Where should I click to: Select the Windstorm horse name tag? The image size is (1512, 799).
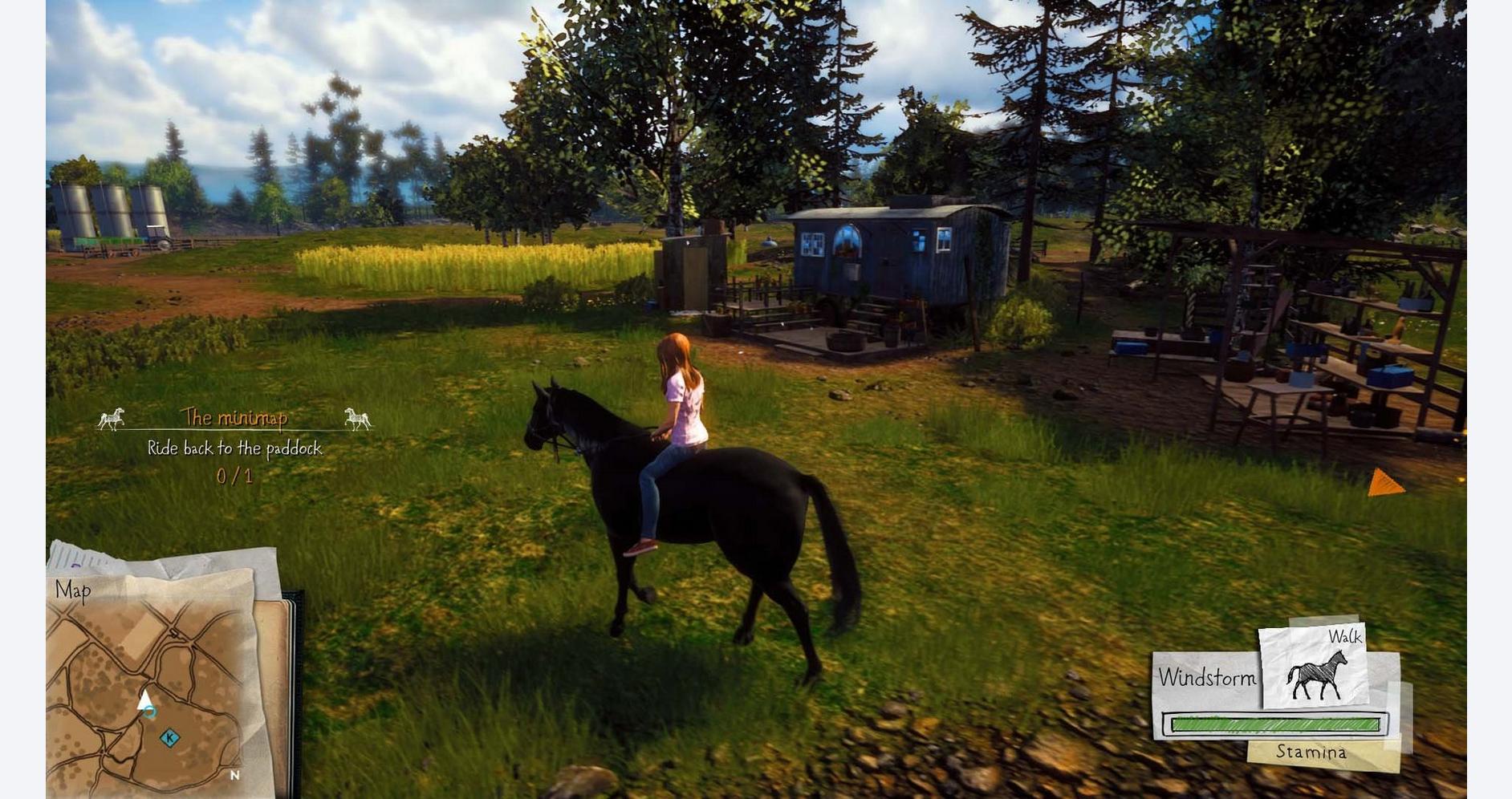pyautogui.click(x=1206, y=679)
